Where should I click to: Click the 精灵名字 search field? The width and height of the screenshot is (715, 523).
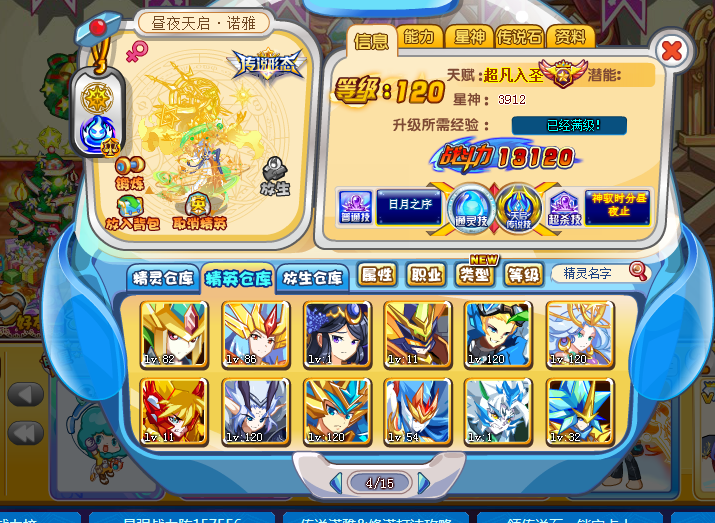tap(591, 273)
